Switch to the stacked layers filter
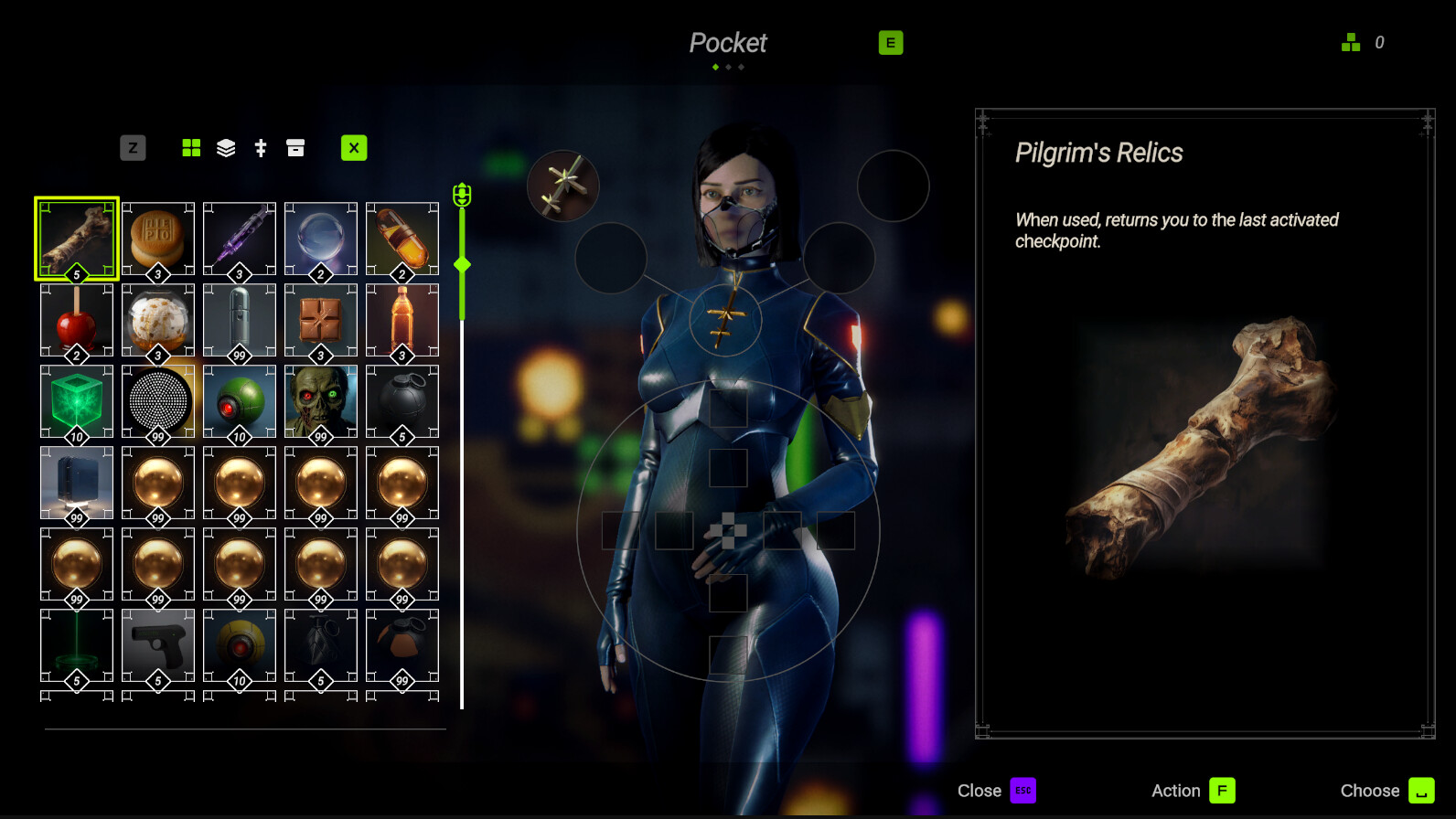 coord(226,148)
